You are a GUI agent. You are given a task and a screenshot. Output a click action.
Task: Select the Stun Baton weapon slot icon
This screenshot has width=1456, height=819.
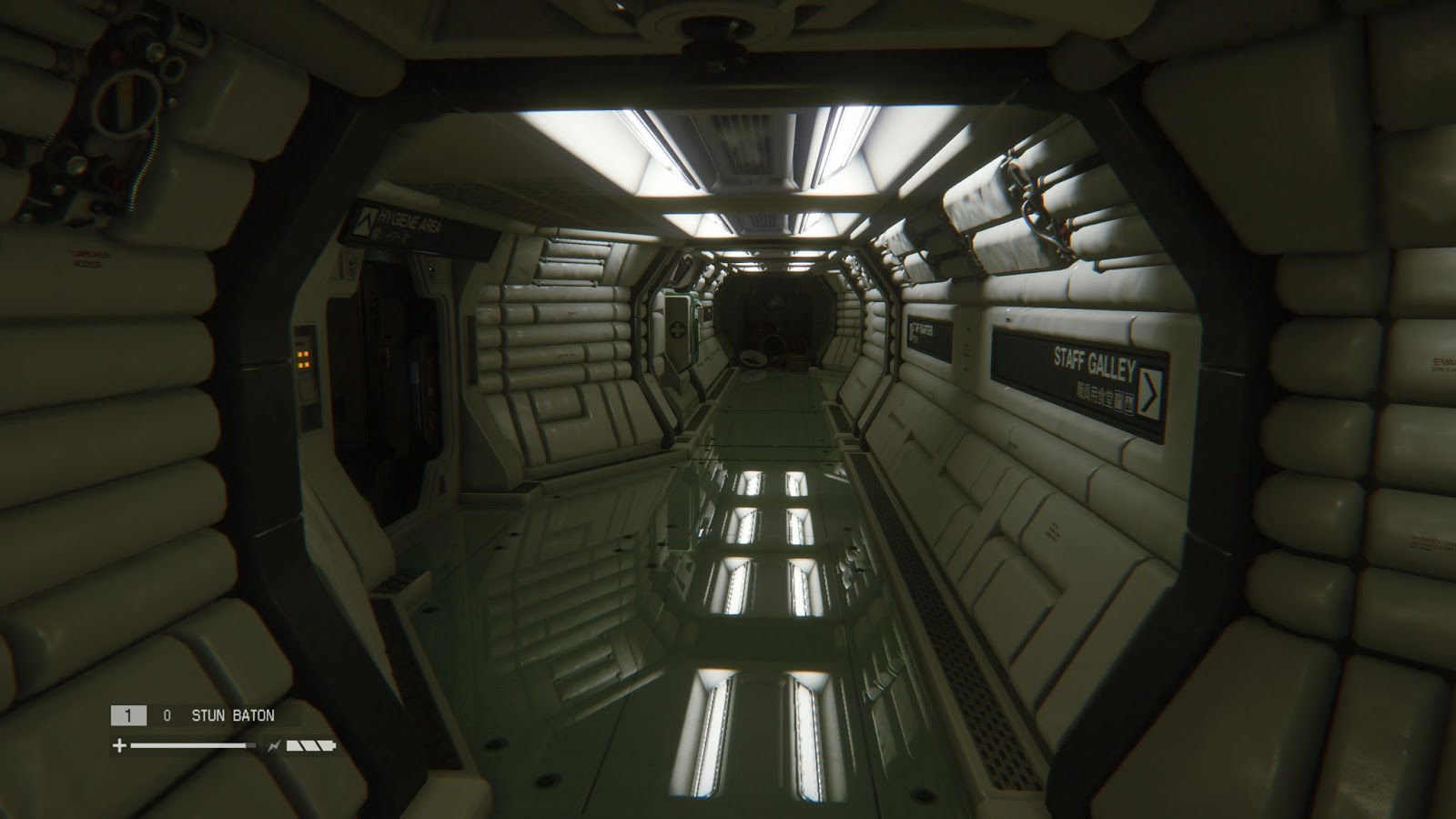(128, 714)
